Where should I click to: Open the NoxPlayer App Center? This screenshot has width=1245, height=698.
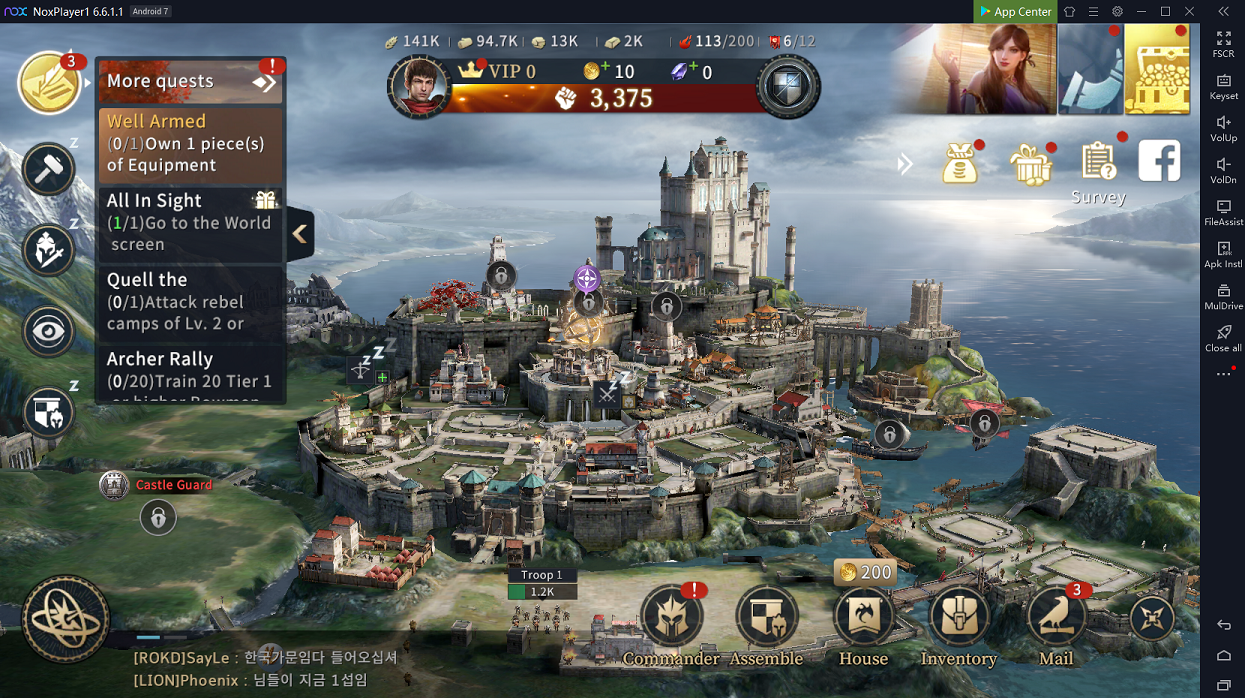[x=1015, y=11]
